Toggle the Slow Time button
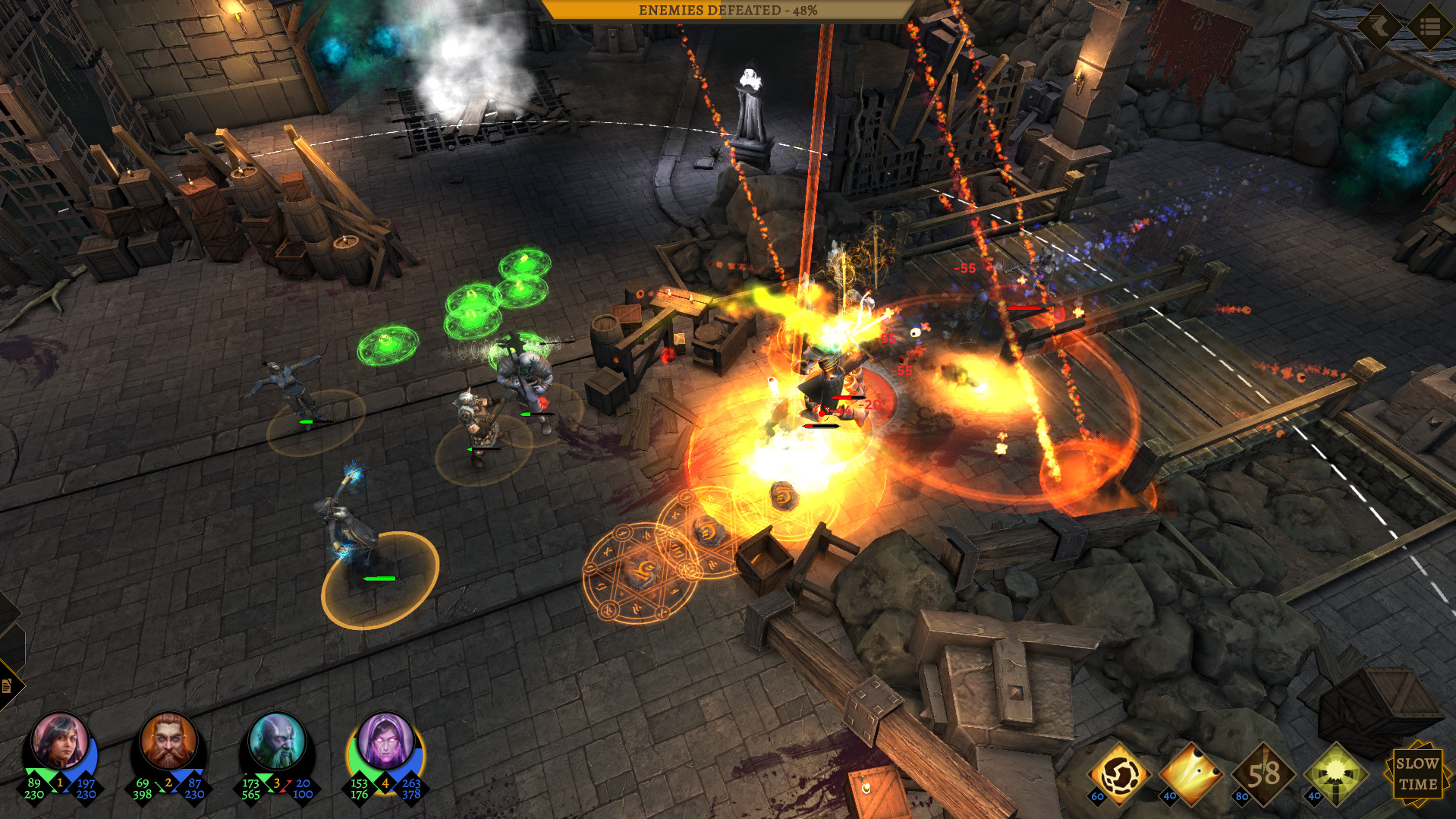The height and width of the screenshot is (819, 1456). pyautogui.click(x=1417, y=774)
